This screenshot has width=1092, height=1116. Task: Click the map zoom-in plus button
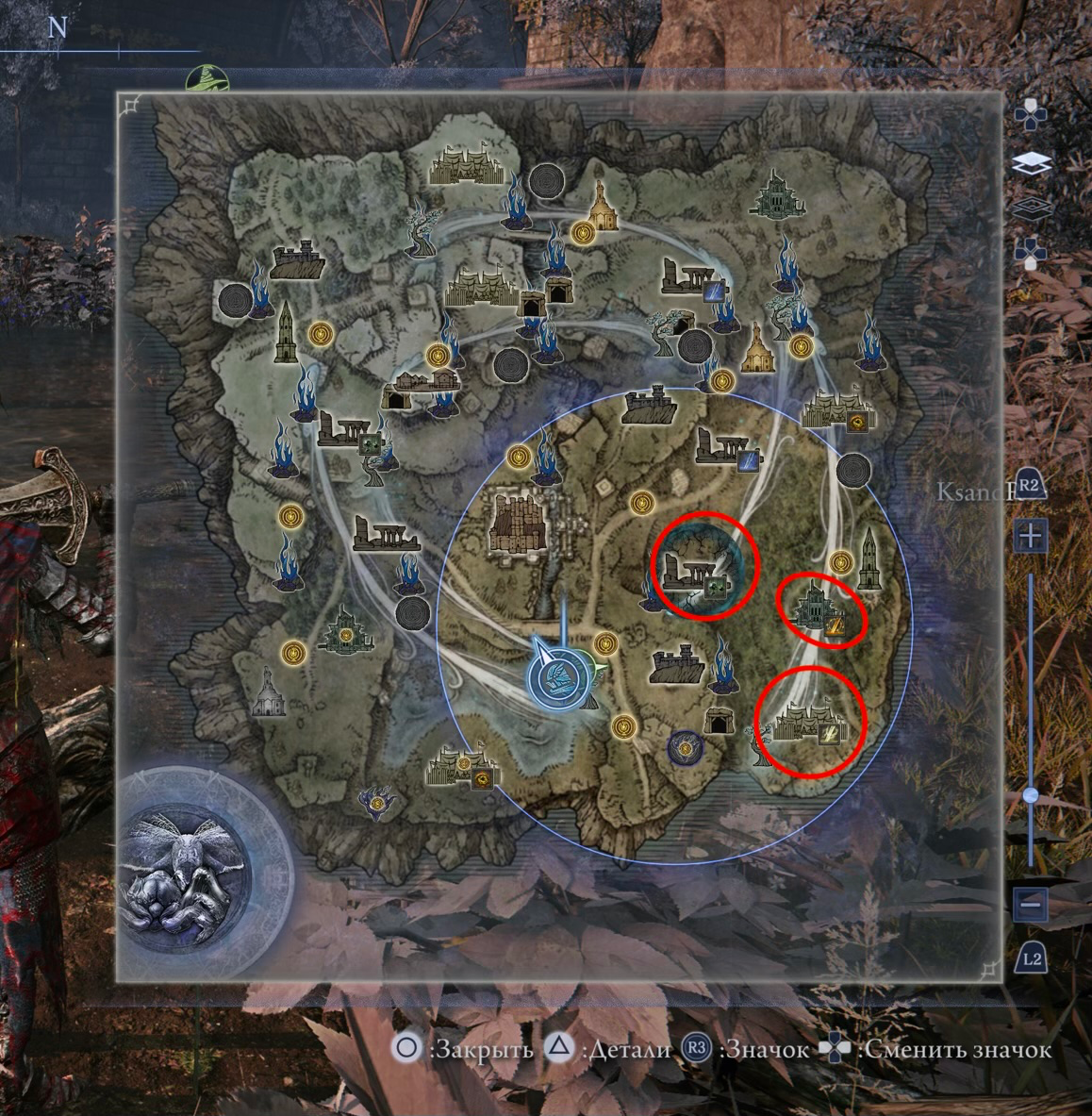1032,537
